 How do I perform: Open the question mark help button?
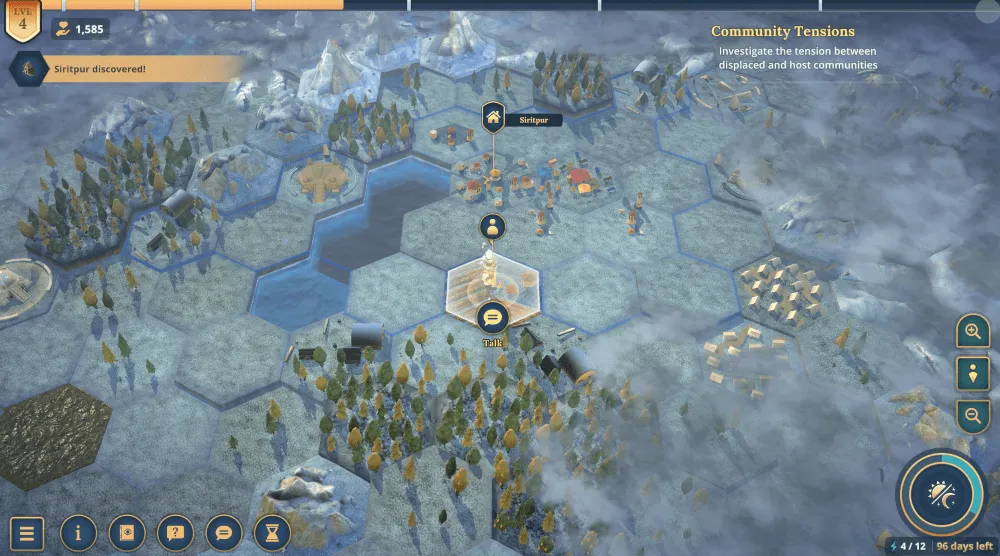[175, 533]
